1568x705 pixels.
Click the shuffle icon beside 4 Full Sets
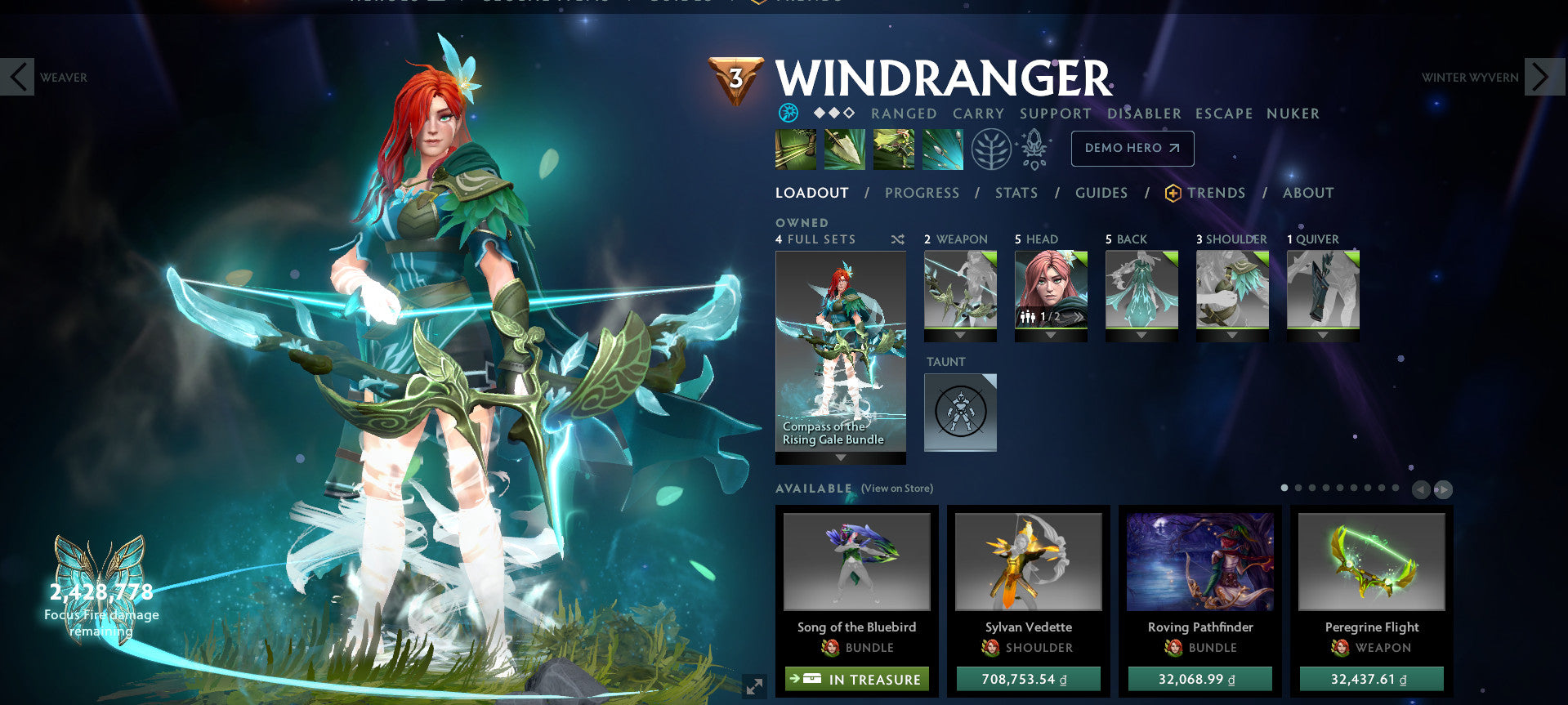coord(896,239)
